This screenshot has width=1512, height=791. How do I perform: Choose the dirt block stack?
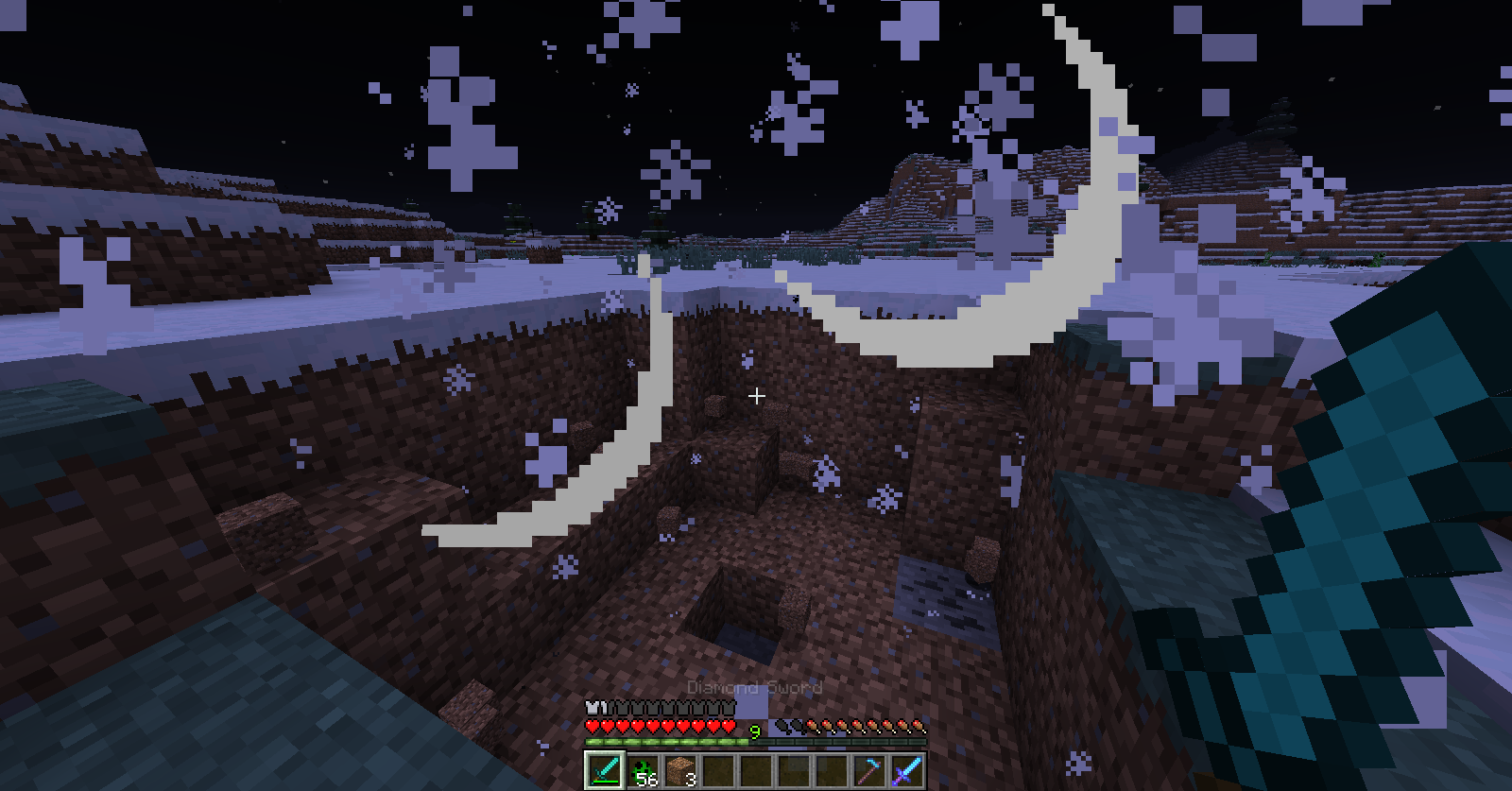click(680, 770)
